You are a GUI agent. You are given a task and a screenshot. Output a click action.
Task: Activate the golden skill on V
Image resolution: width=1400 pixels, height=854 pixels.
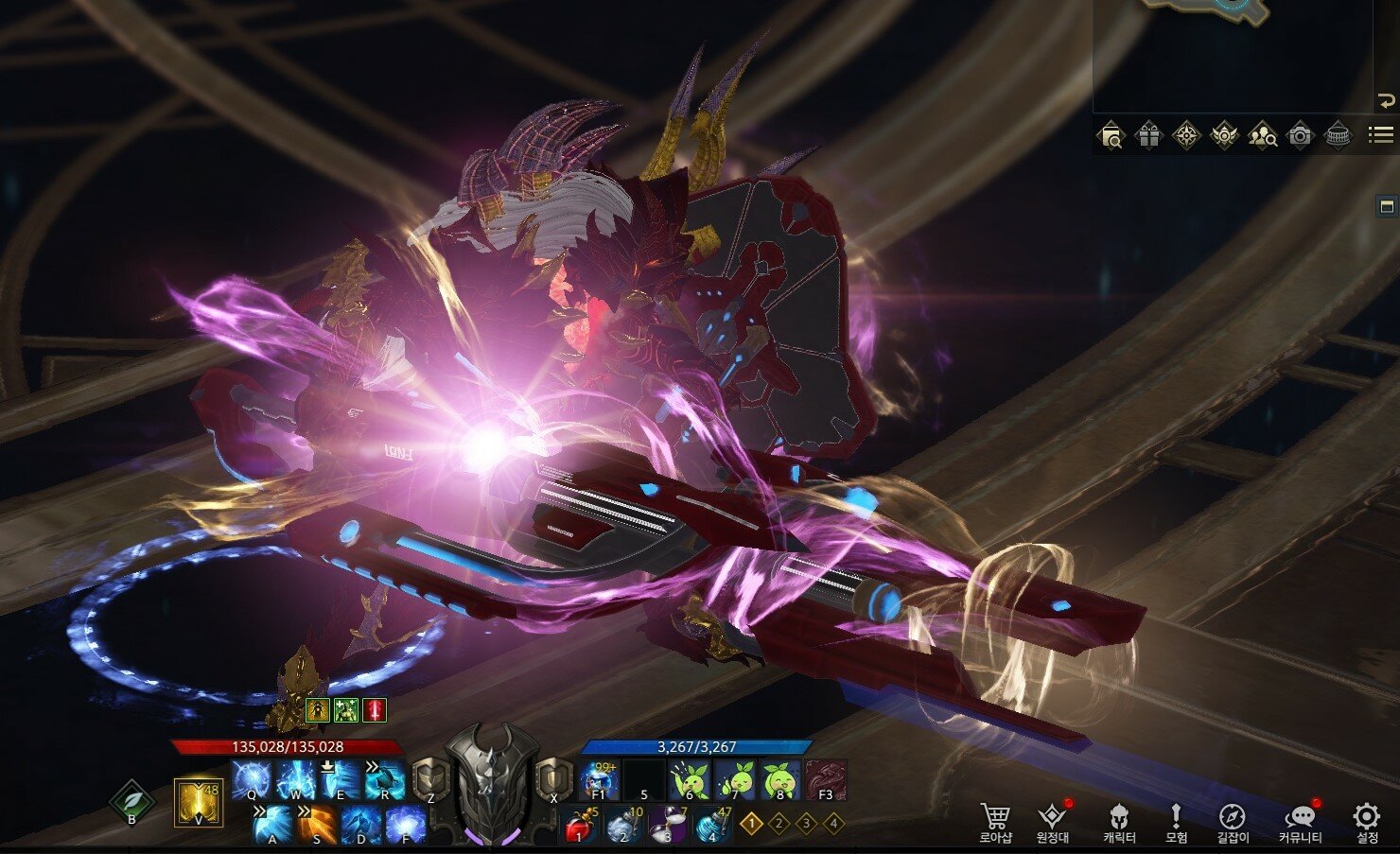[x=199, y=803]
